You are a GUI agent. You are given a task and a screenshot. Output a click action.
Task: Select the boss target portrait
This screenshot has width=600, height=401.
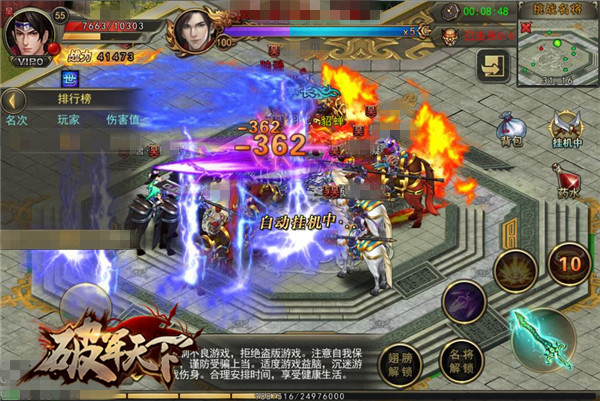pyautogui.click(x=196, y=31)
